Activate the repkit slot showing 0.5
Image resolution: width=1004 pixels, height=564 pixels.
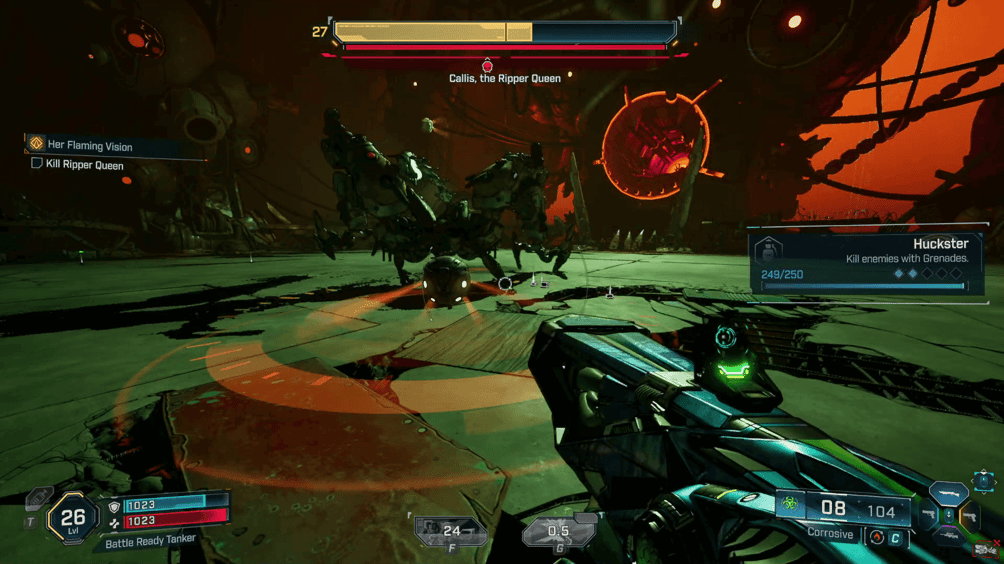click(558, 531)
